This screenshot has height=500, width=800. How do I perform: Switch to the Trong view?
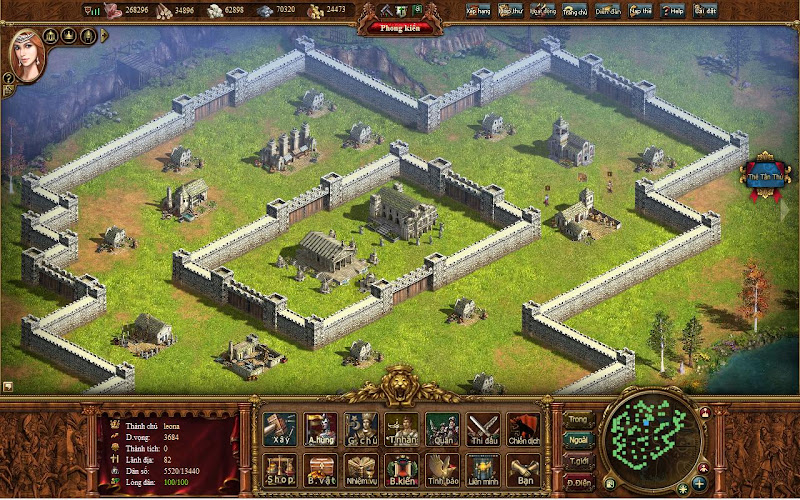tap(578, 419)
